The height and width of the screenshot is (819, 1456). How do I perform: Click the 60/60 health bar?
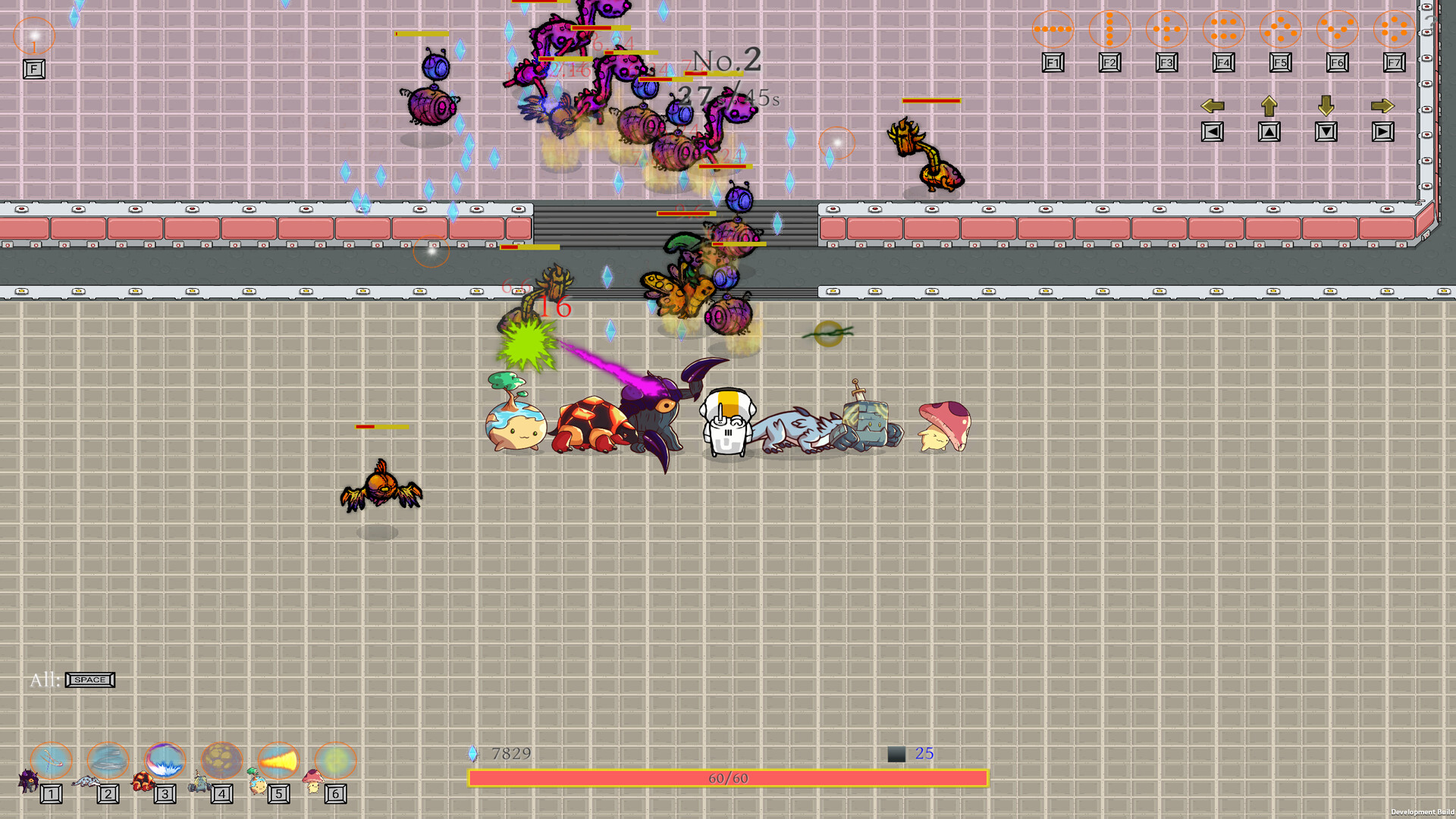click(x=728, y=777)
